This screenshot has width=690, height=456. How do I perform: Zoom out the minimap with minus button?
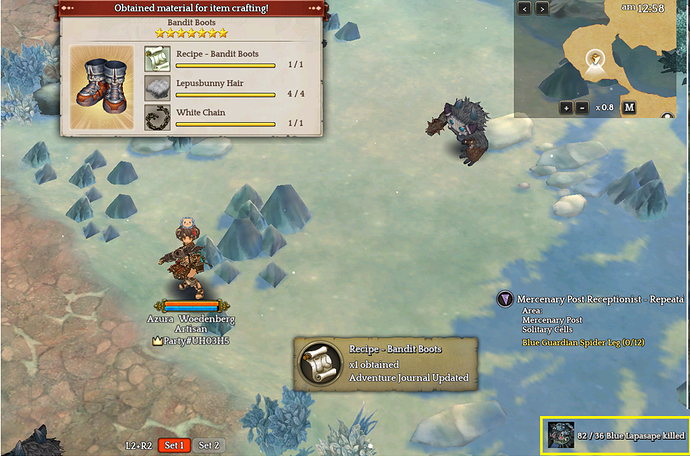click(x=583, y=107)
